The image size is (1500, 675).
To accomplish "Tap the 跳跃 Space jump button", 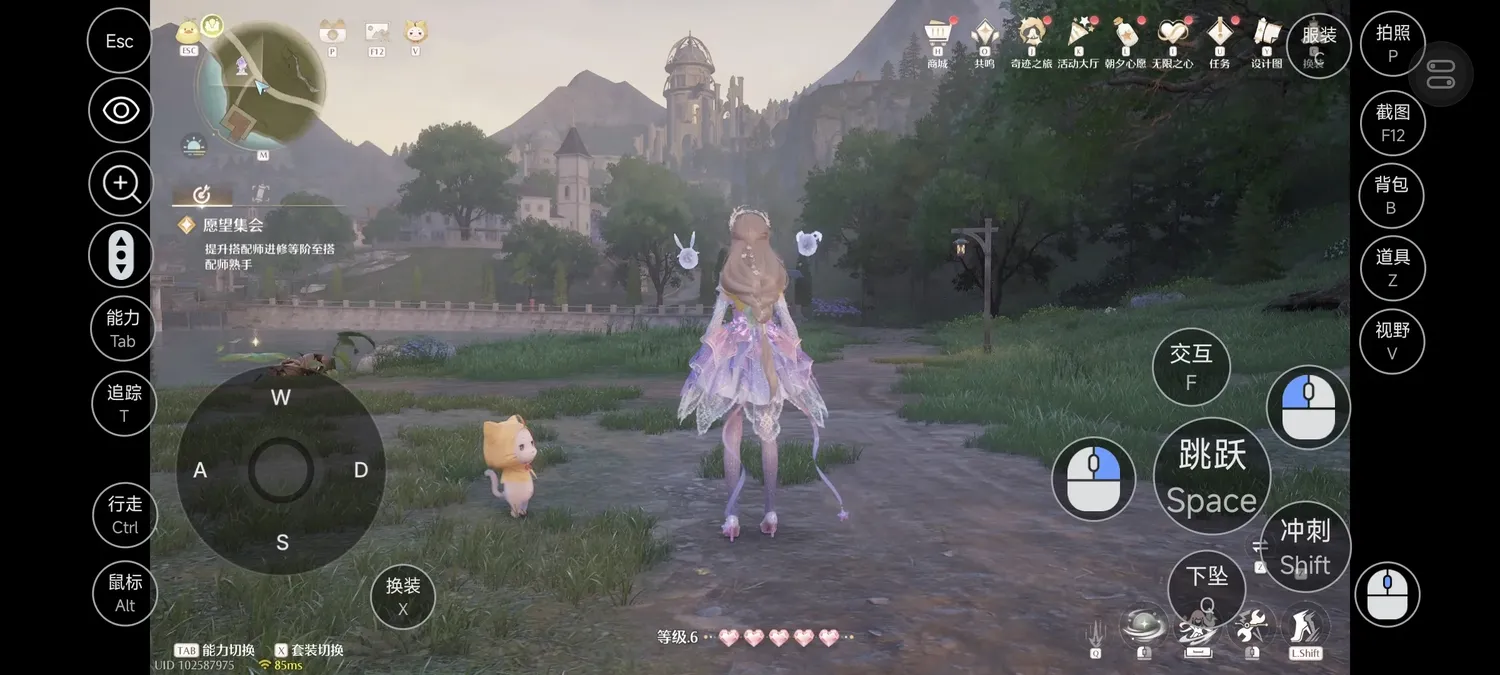I will [1212, 477].
